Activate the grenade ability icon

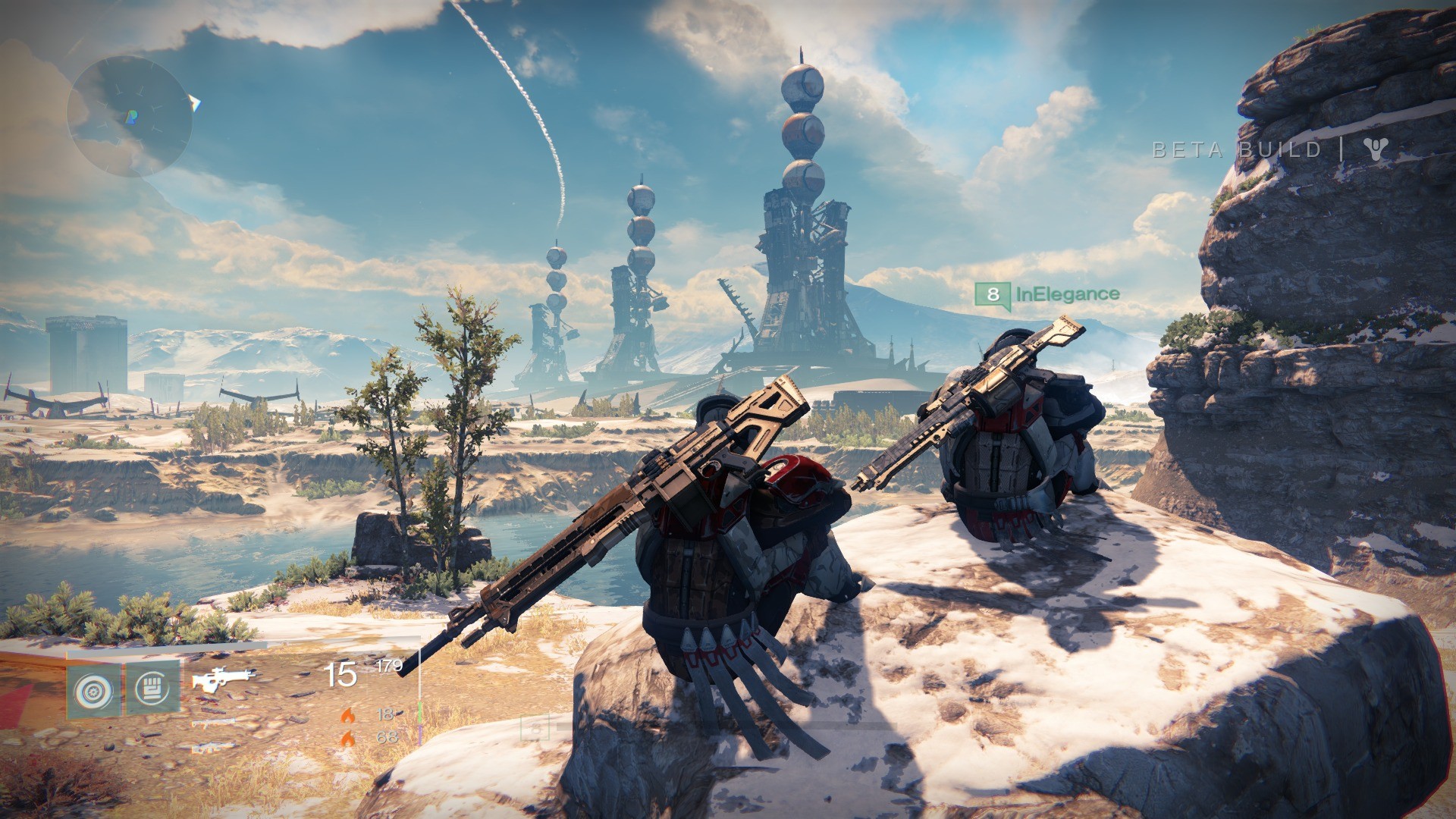coord(93,691)
